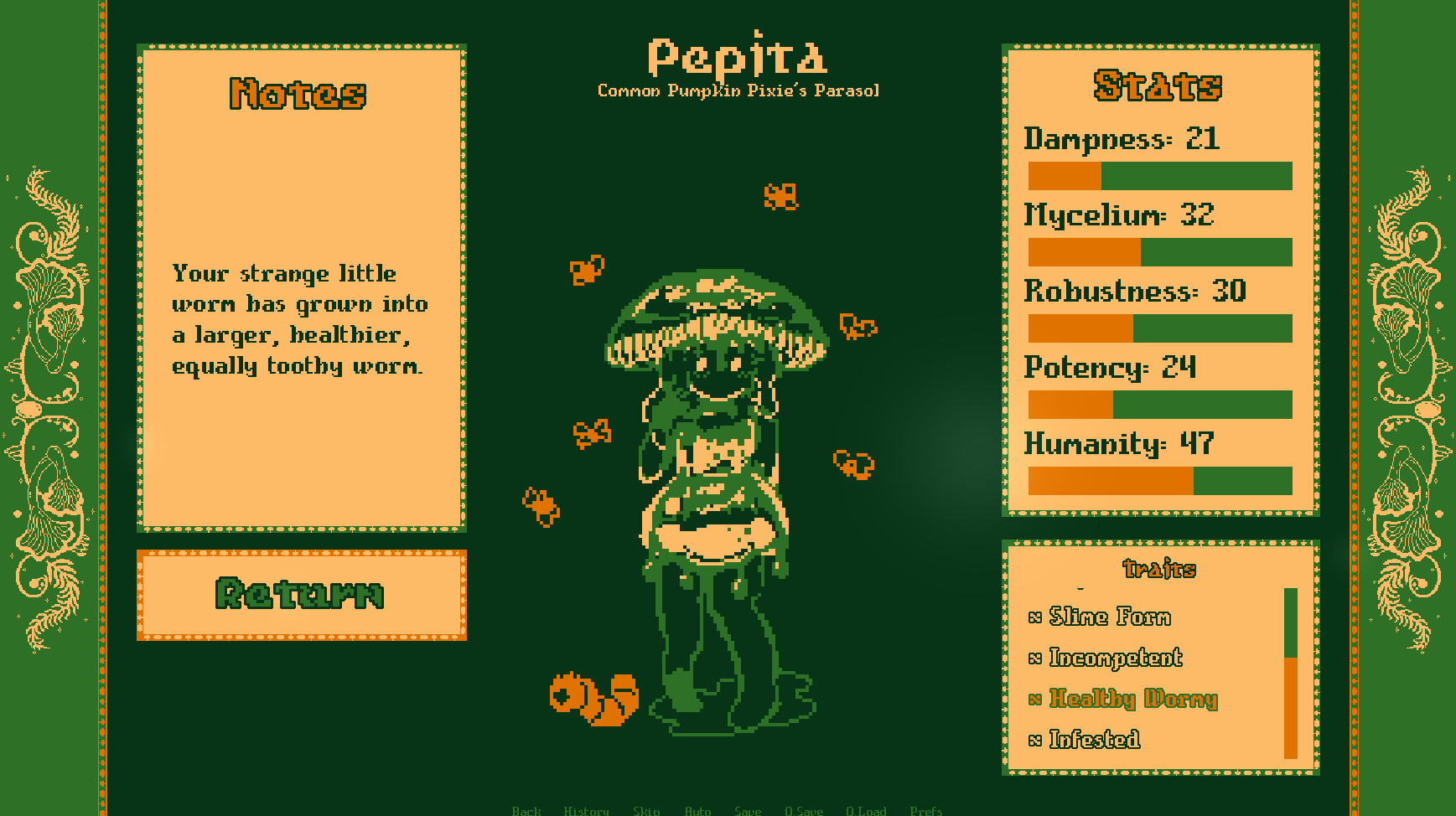Click the bullet icon beside Slime Form
This screenshot has height=816, width=1456.
[1035, 617]
